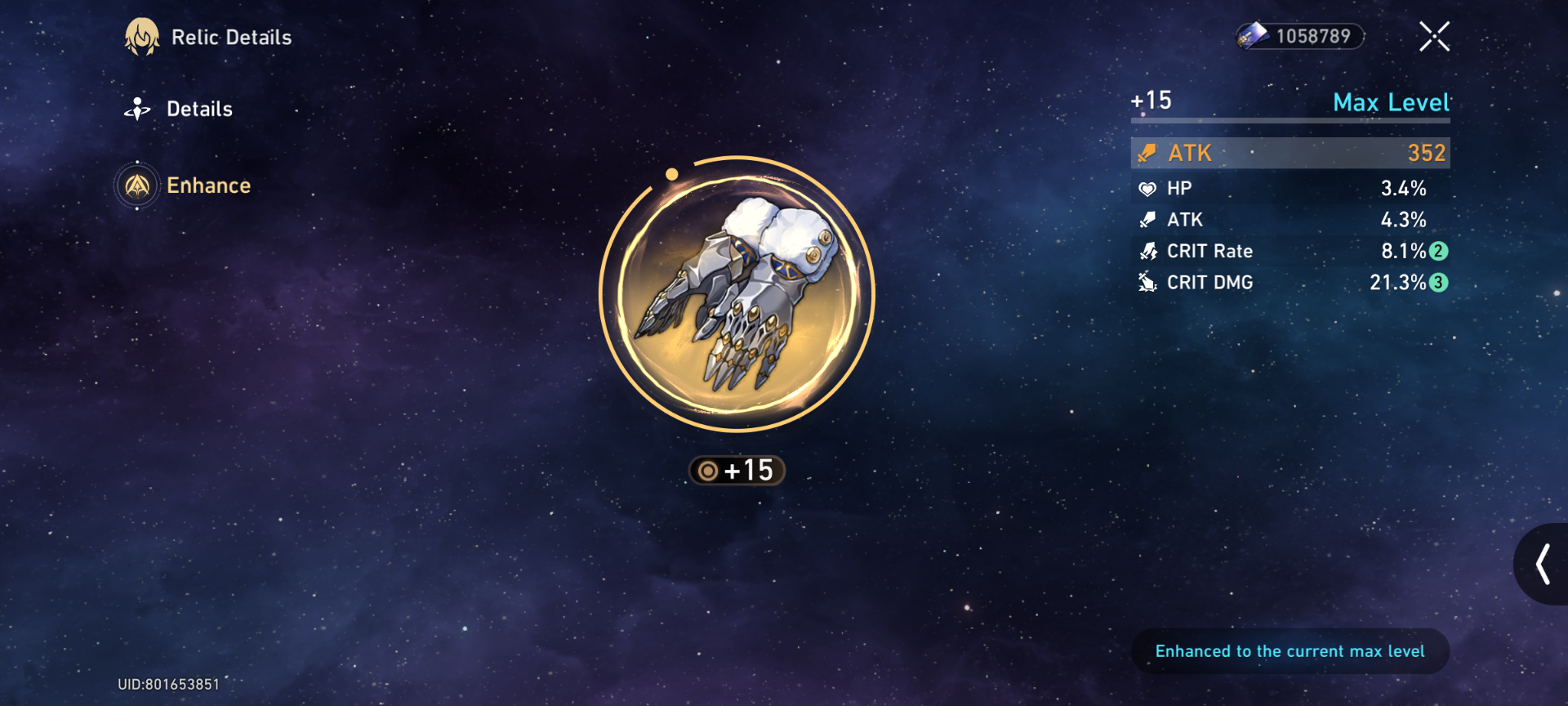Image resolution: width=1568 pixels, height=706 pixels.
Task: Click the Max Level label
Action: pyautogui.click(x=1392, y=103)
